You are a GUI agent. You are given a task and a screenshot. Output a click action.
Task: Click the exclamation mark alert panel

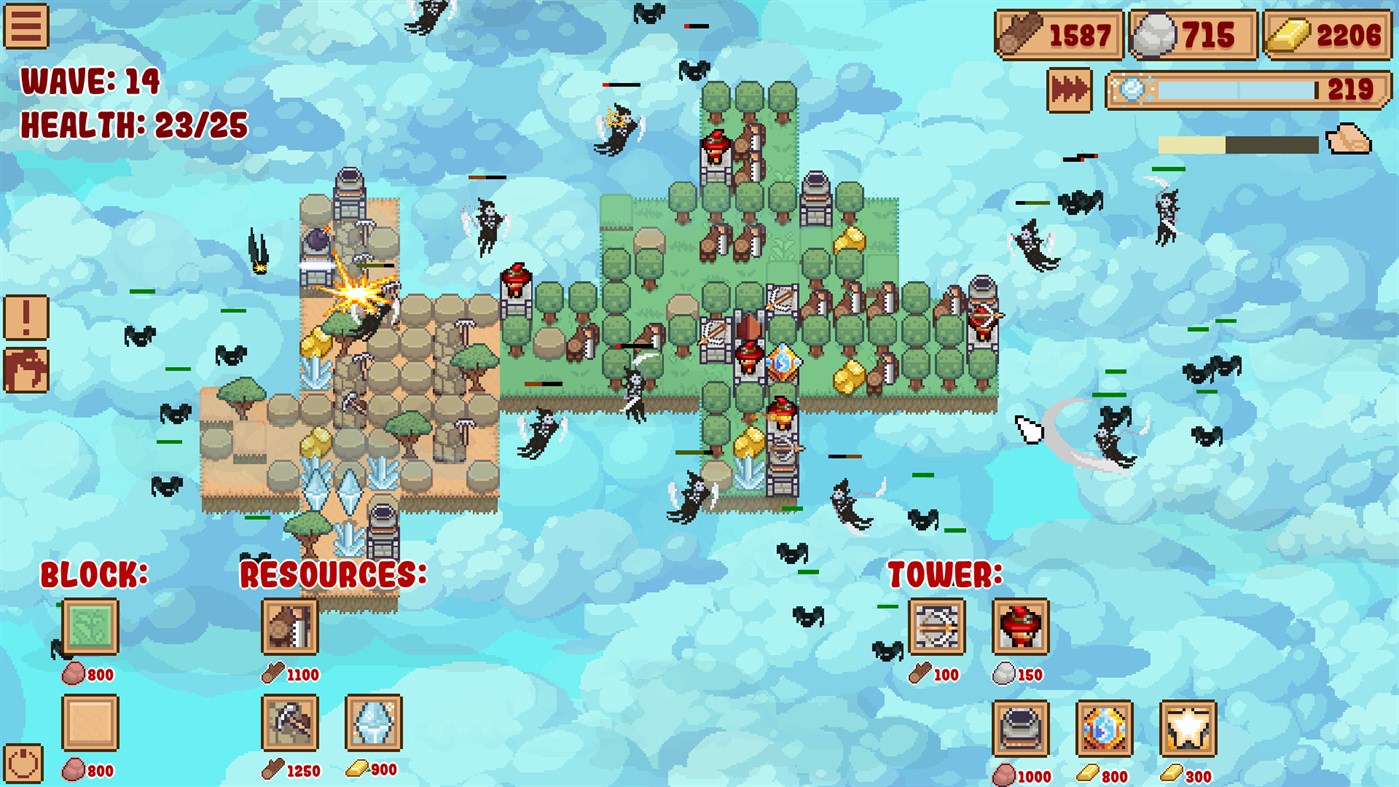coord(25,318)
